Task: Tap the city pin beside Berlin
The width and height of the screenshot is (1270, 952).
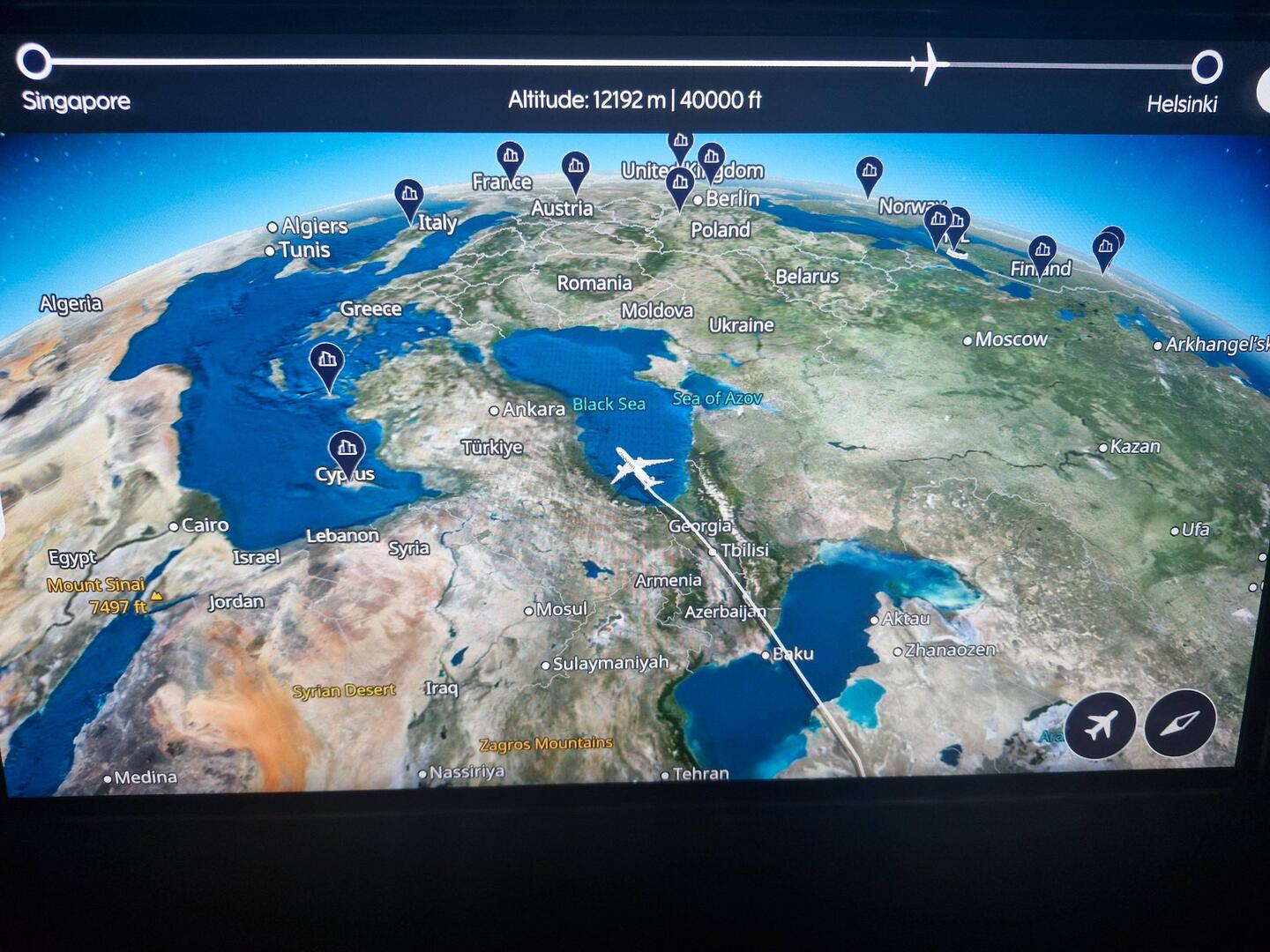Action: 679,185
